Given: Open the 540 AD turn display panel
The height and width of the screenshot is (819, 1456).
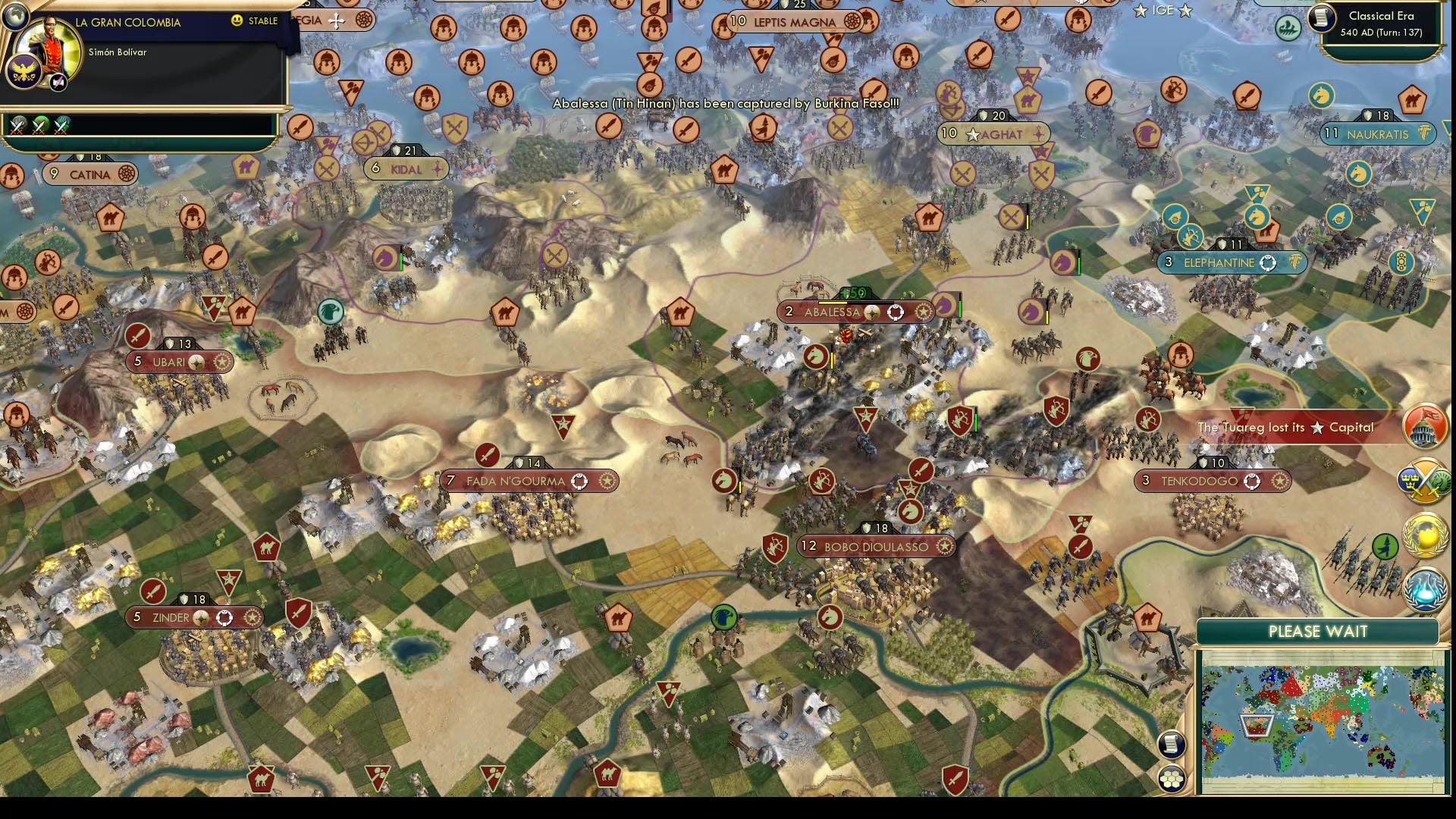Looking at the screenshot, I should pyautogui.click(x=1382, y=32).
